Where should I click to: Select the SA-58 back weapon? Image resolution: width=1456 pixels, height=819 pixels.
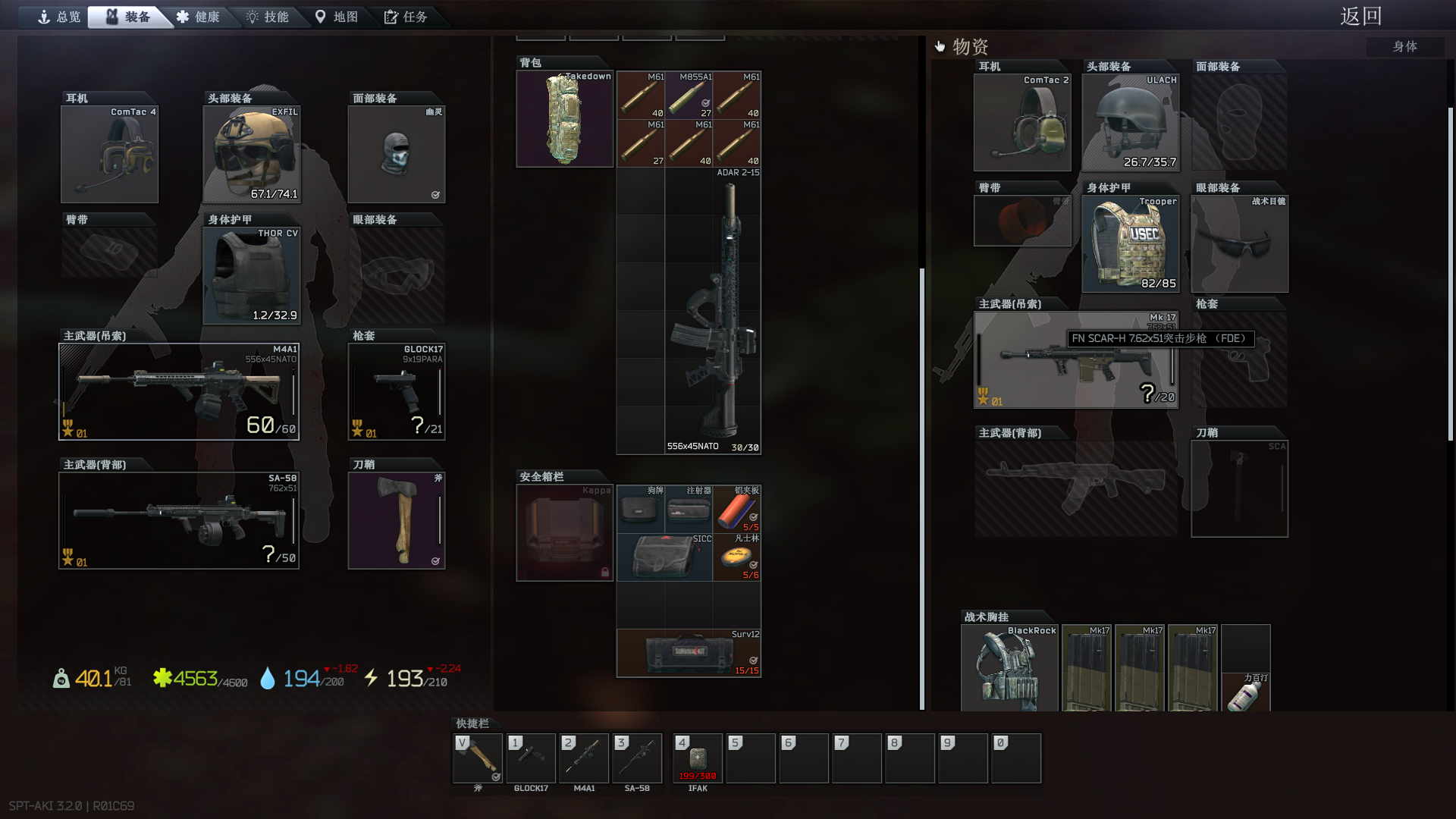pyautogui.click(x=179, y=521)
